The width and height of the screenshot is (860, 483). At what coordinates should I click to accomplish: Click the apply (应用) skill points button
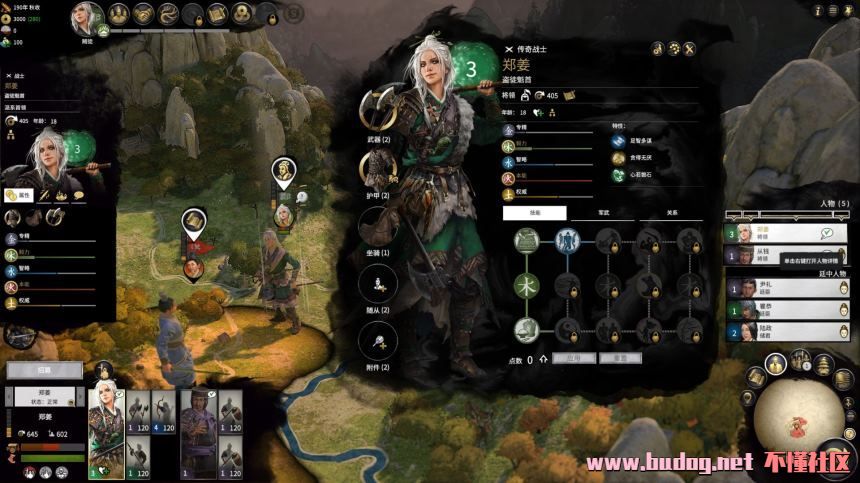click(x=573, y=357)
